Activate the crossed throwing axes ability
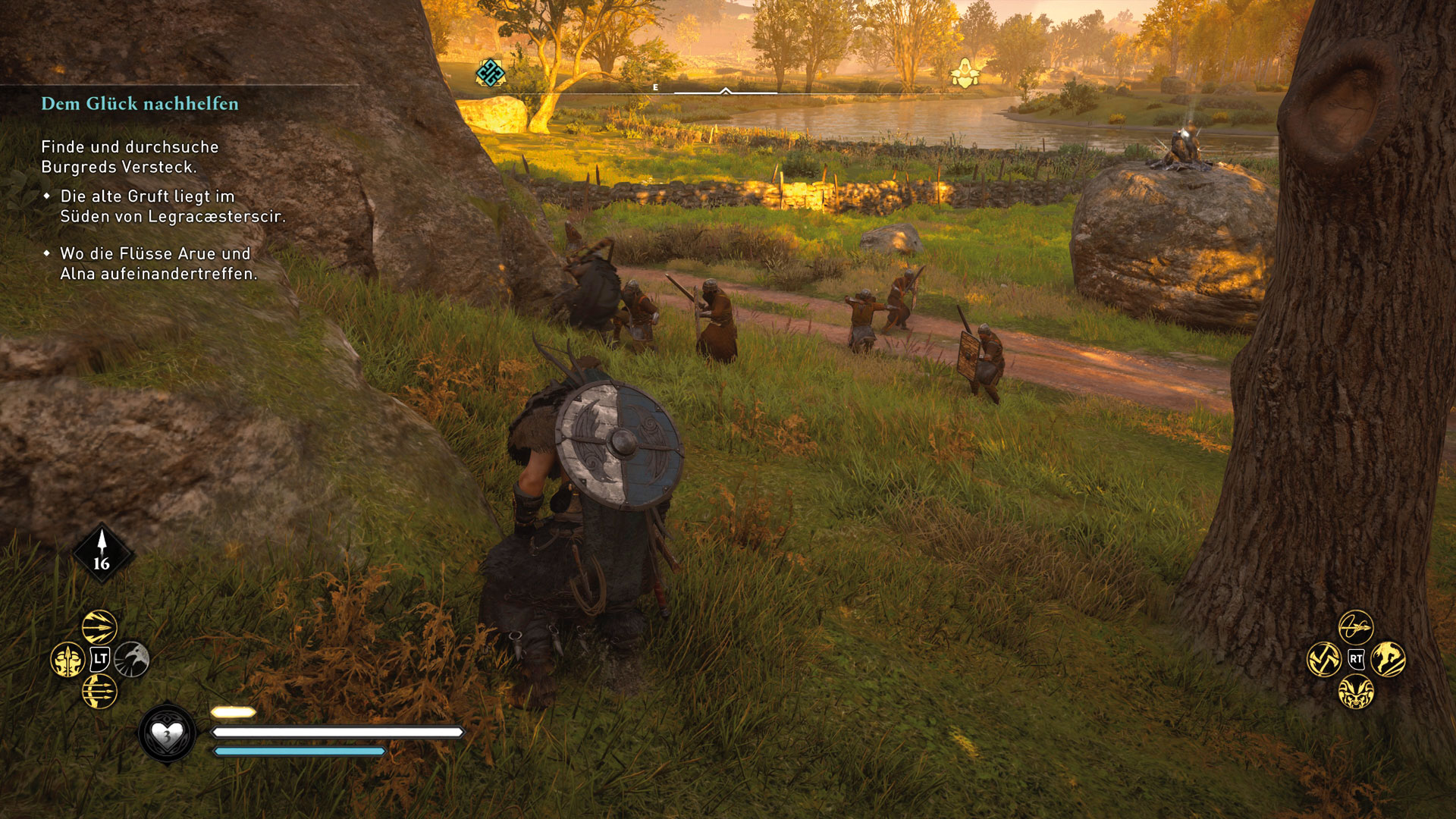 [1324, 660]
